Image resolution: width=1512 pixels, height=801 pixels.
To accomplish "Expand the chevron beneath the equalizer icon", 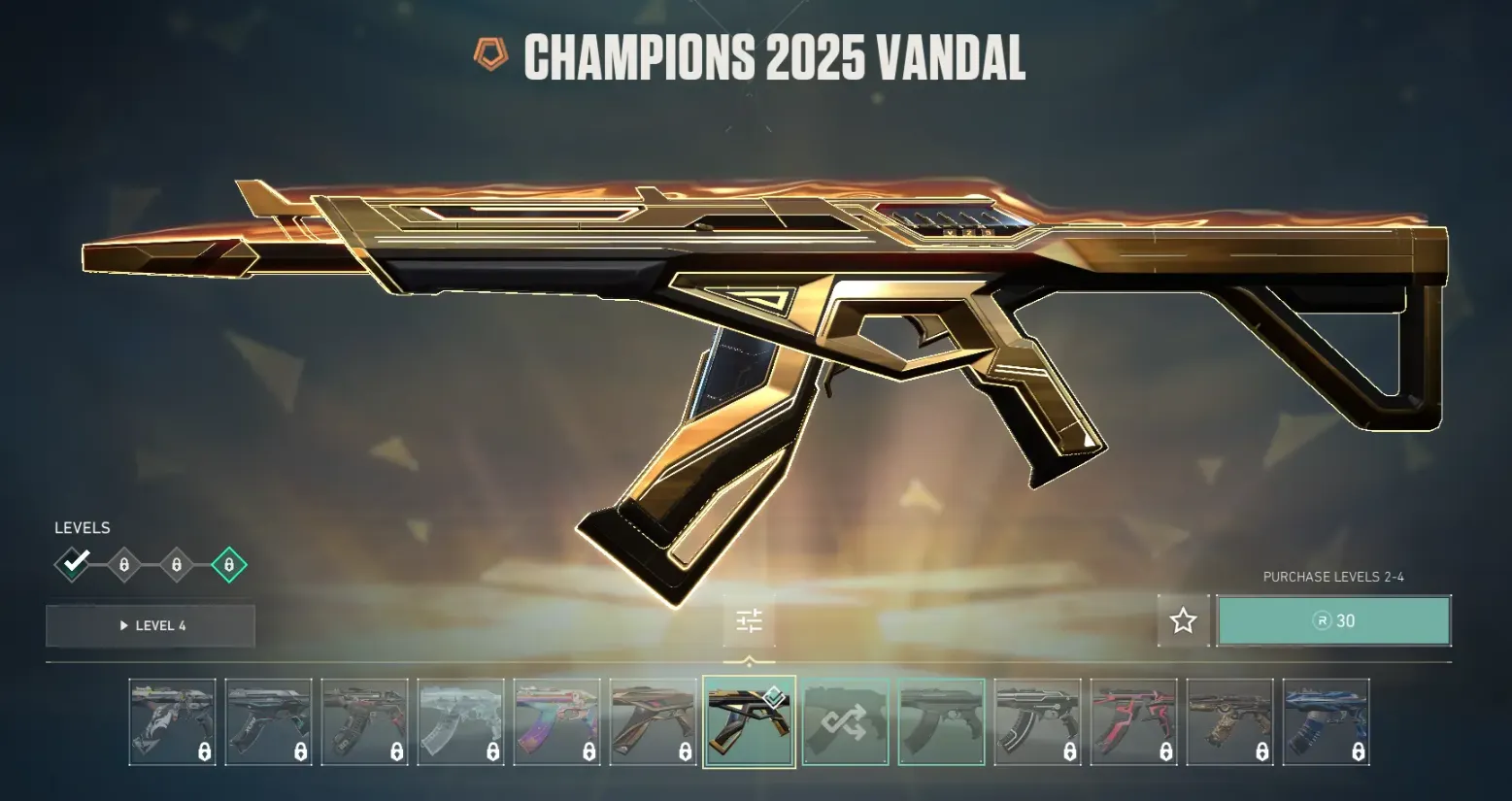I will pyautogui.click(x=748, y=658).
